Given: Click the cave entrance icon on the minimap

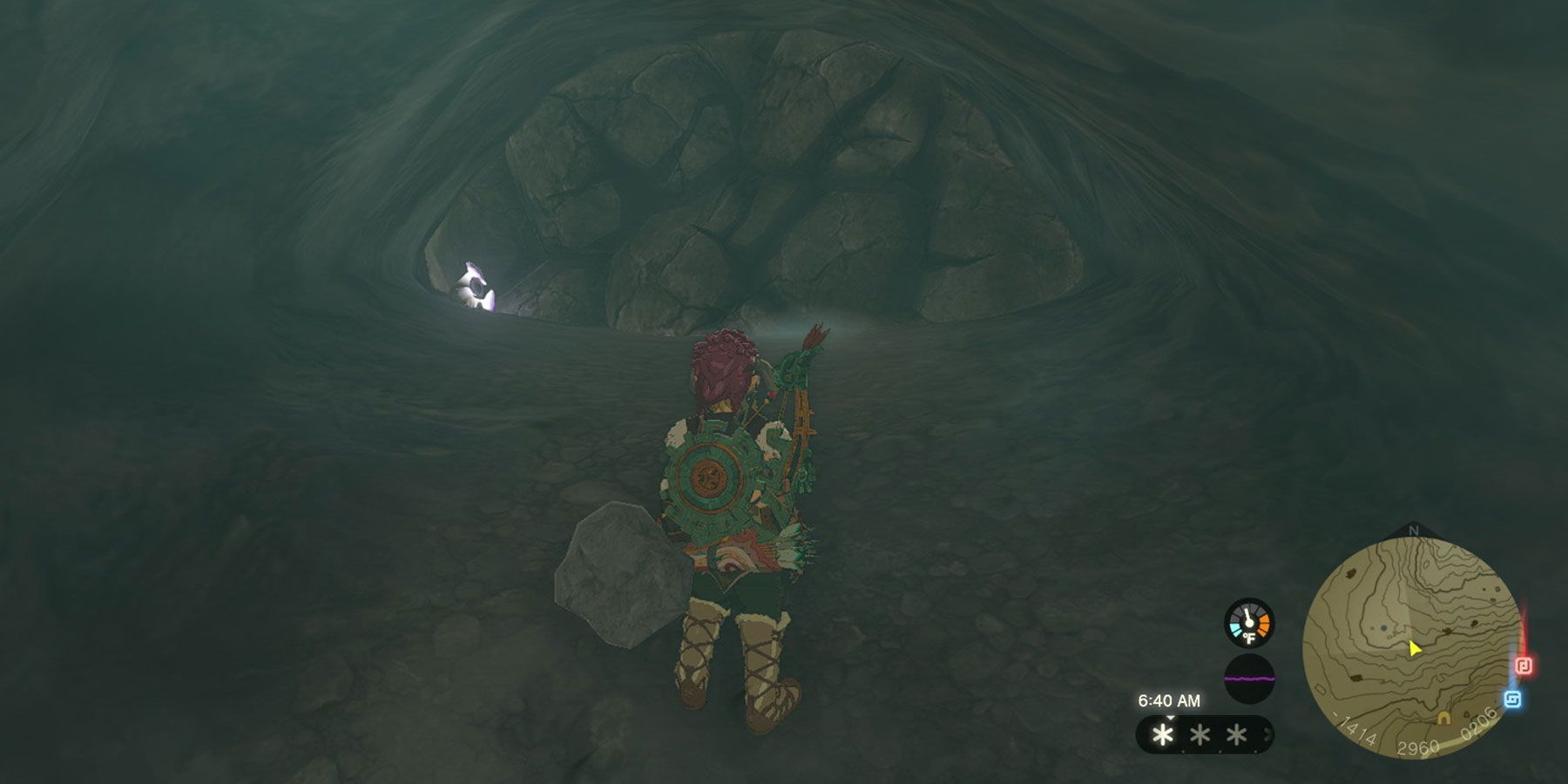Looking at the screenshot, I should click(x=1443, y=719).
